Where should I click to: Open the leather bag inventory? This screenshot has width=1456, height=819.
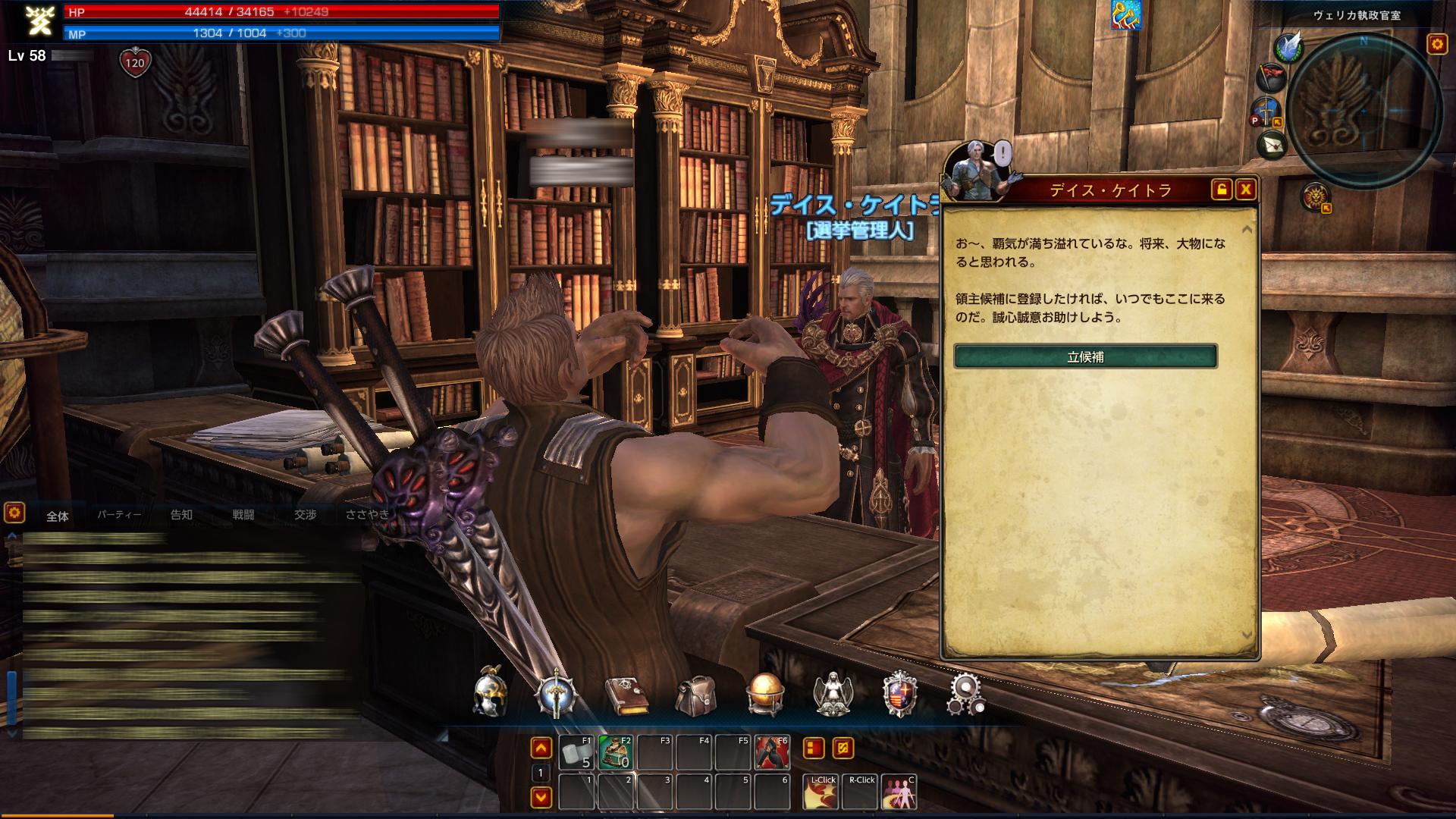pyautogui.click(x=695, y=695)
